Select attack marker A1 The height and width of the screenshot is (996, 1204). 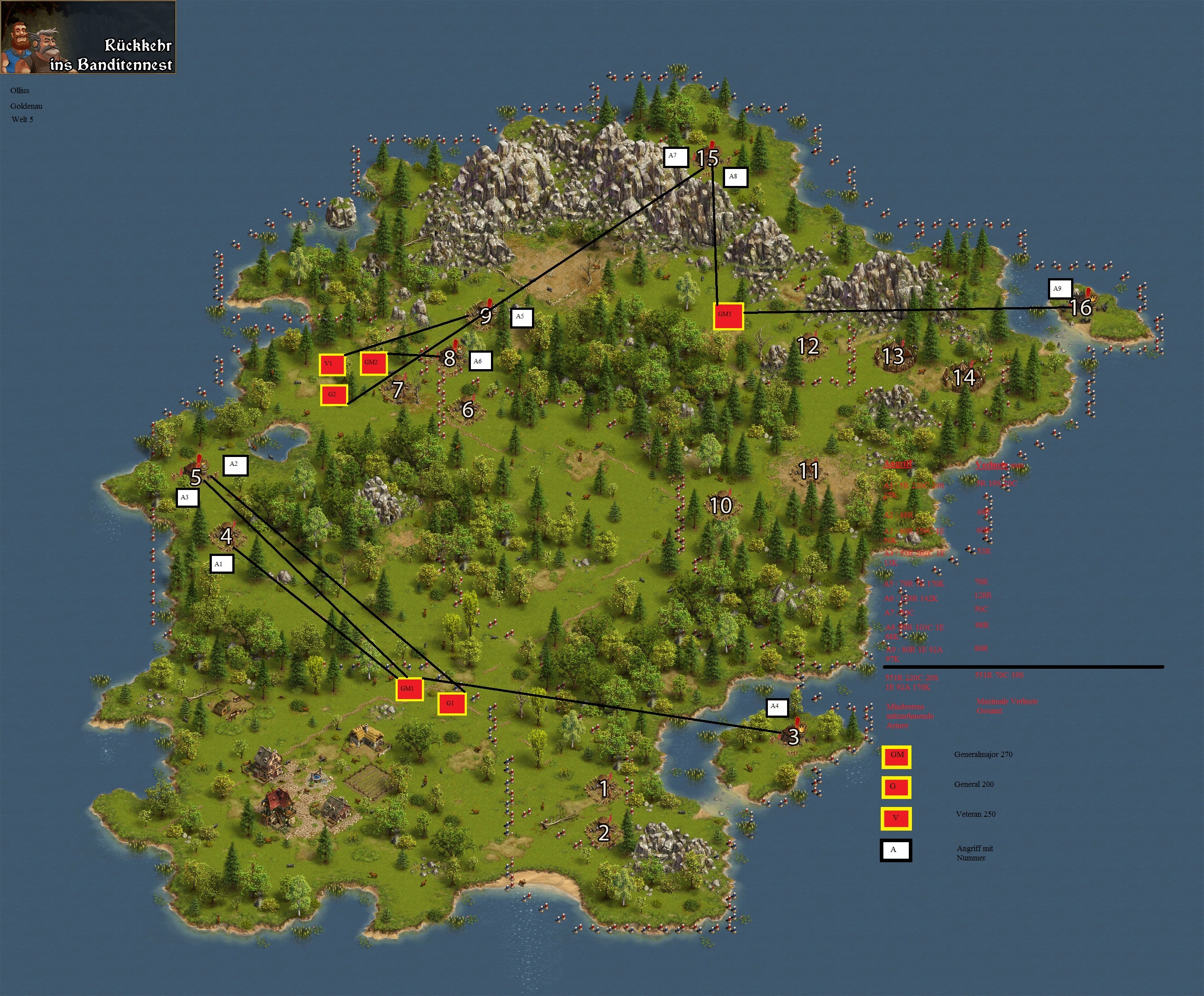pyautogui.click(x=221, y=564)
